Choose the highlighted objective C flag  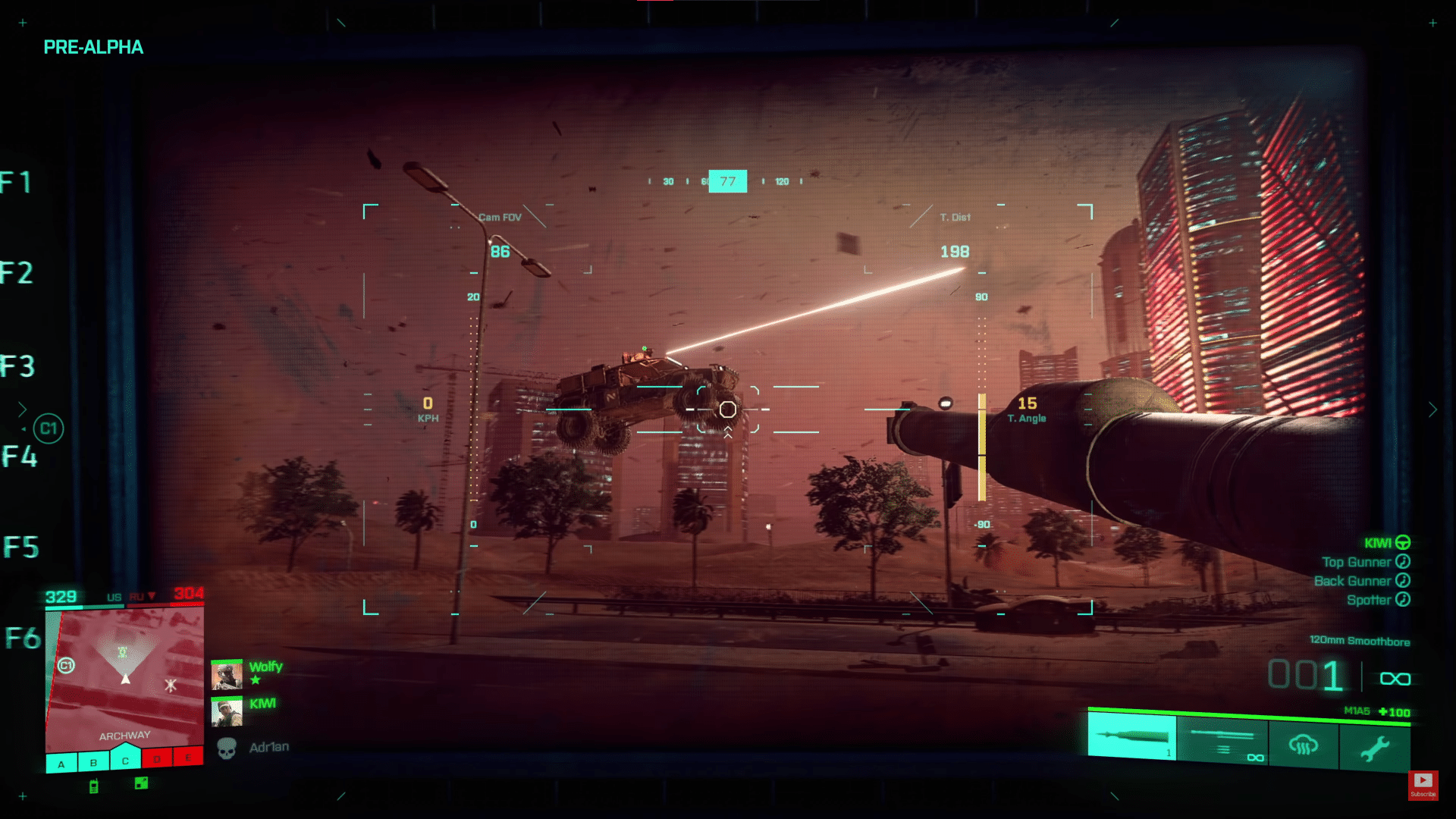point(126,759)
